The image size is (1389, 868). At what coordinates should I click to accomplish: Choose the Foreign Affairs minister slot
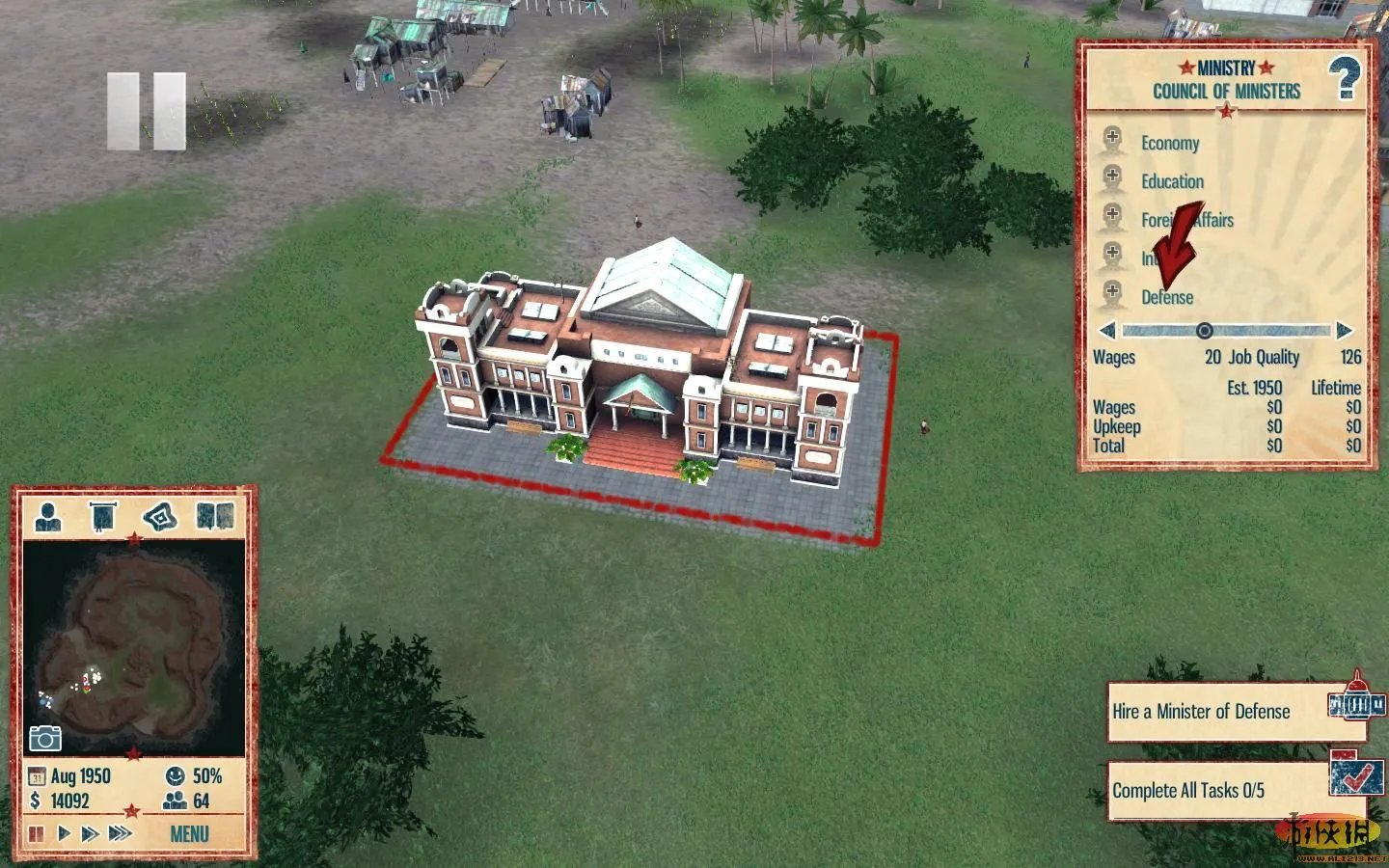[x=1113, y=218]
